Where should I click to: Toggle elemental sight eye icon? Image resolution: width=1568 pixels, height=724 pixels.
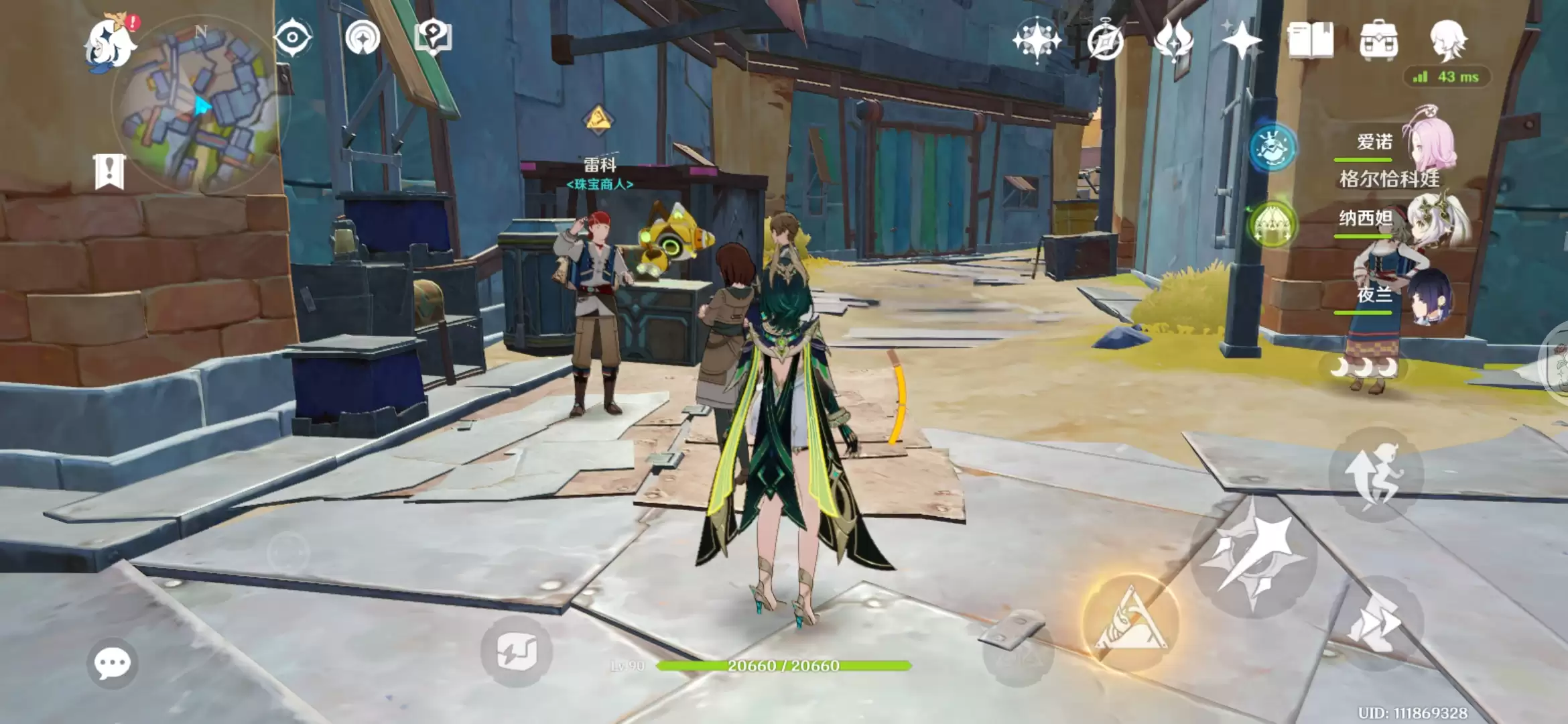[293, 37]
